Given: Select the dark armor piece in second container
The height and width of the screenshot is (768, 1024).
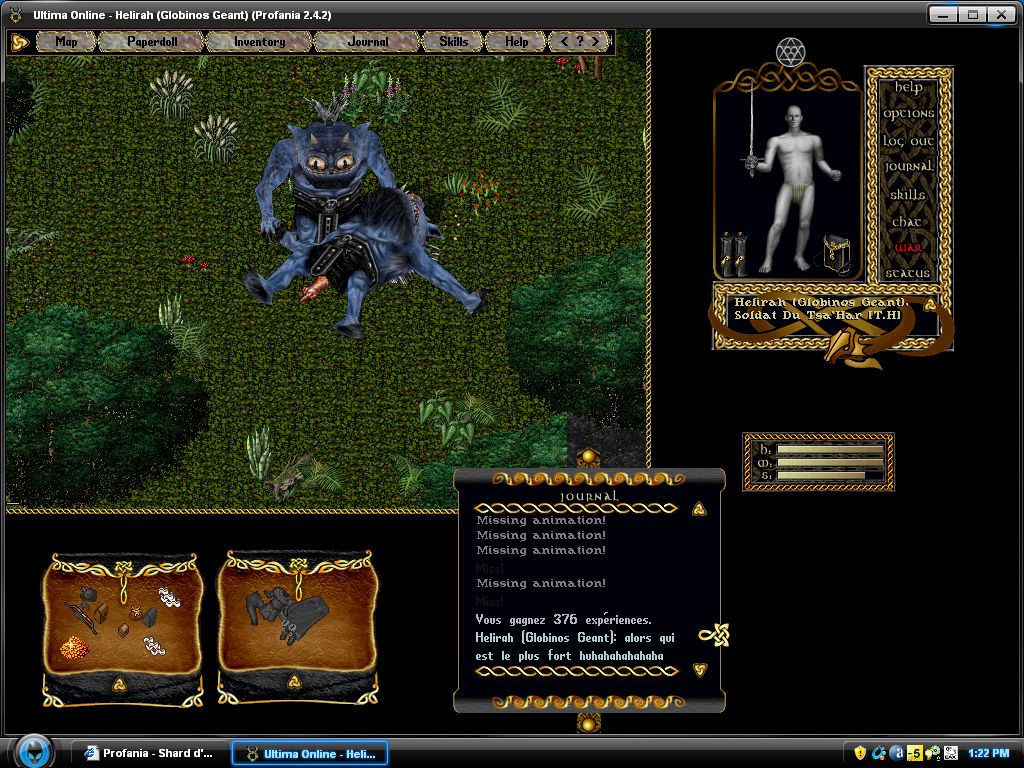Looking at the screenshot, I should pos(282,610).
